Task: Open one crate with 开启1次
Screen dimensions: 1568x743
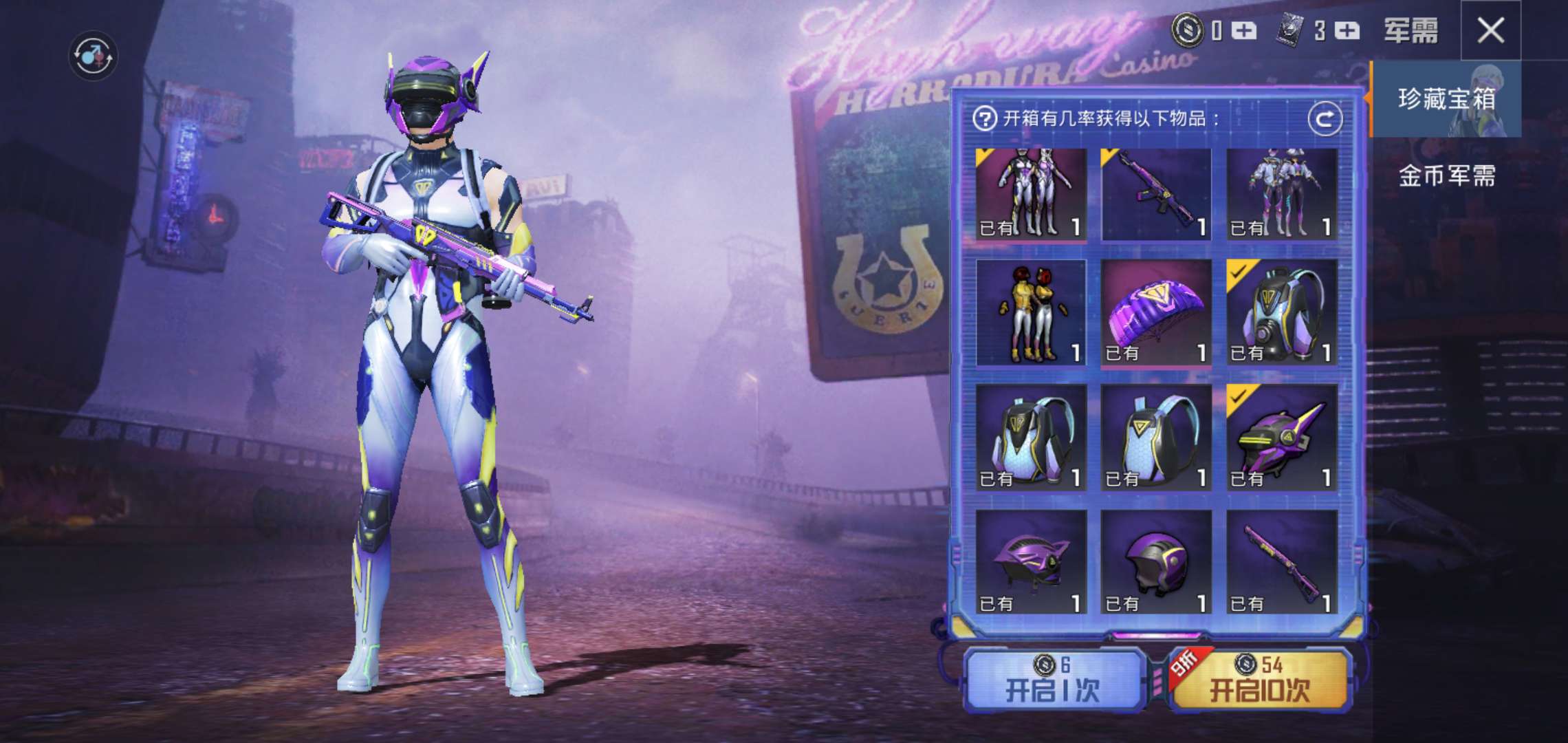Action: click(1052, 681)
